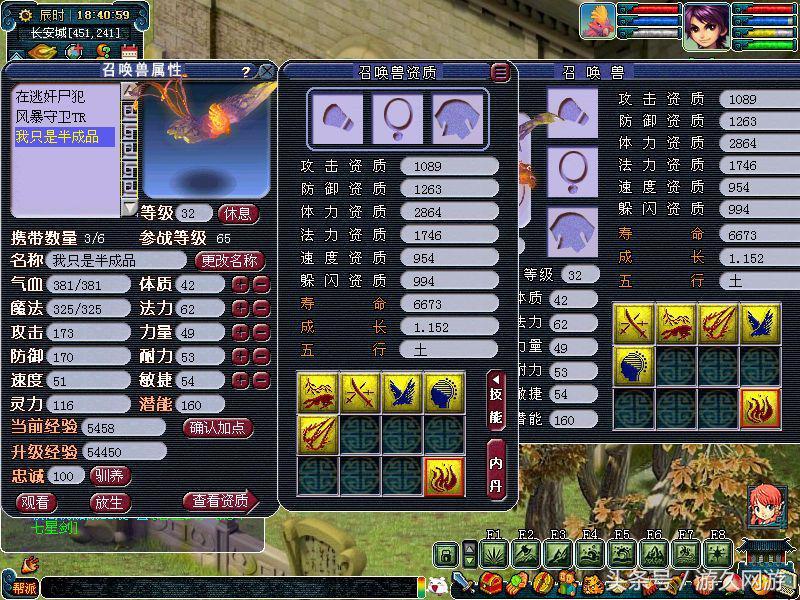800x600 pixels.
Task: Click the 更改名称 rename button
Action: point(229,261)
